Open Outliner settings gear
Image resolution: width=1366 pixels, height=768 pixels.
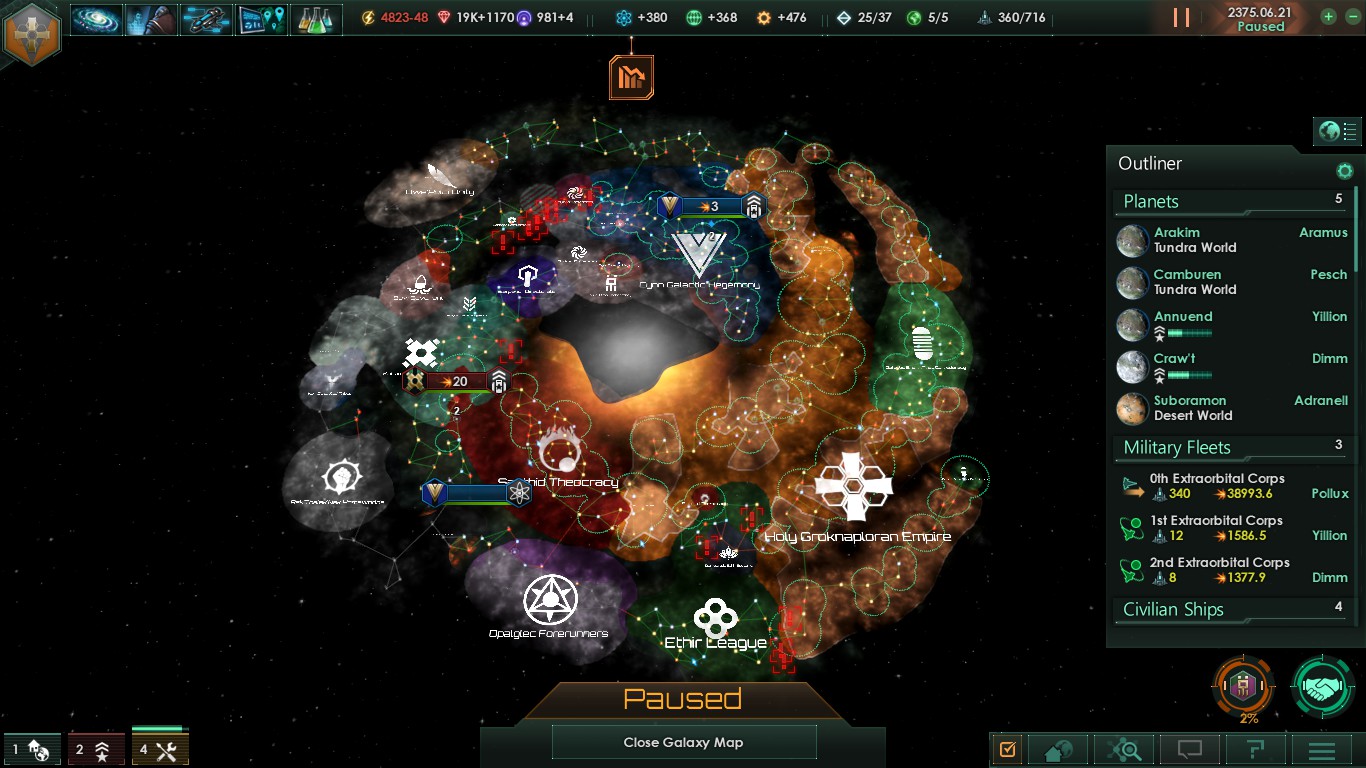click(x=1345, y=171)
